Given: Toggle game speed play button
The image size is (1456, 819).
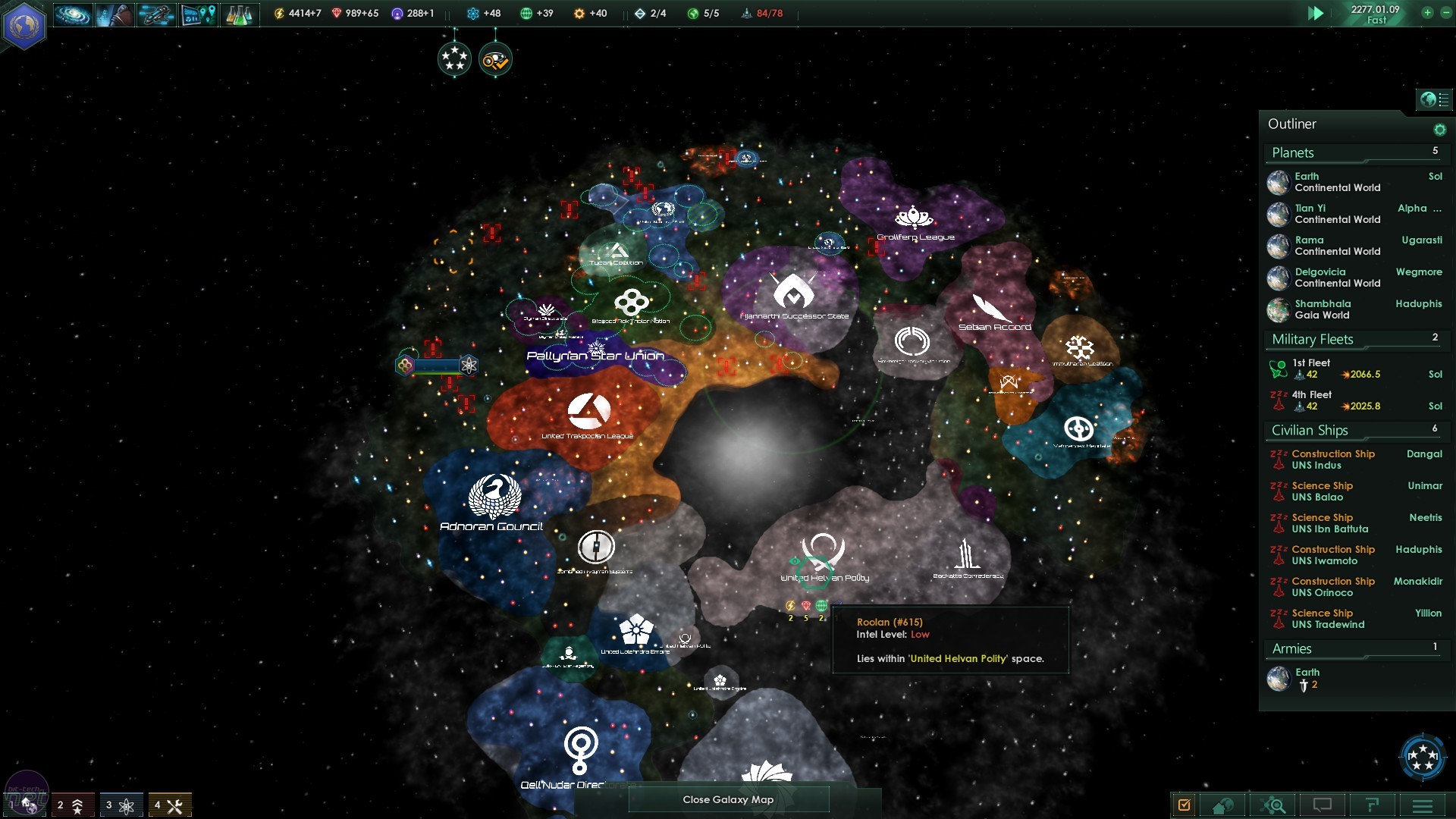Looking at the screenshot, I should 1316,14.
